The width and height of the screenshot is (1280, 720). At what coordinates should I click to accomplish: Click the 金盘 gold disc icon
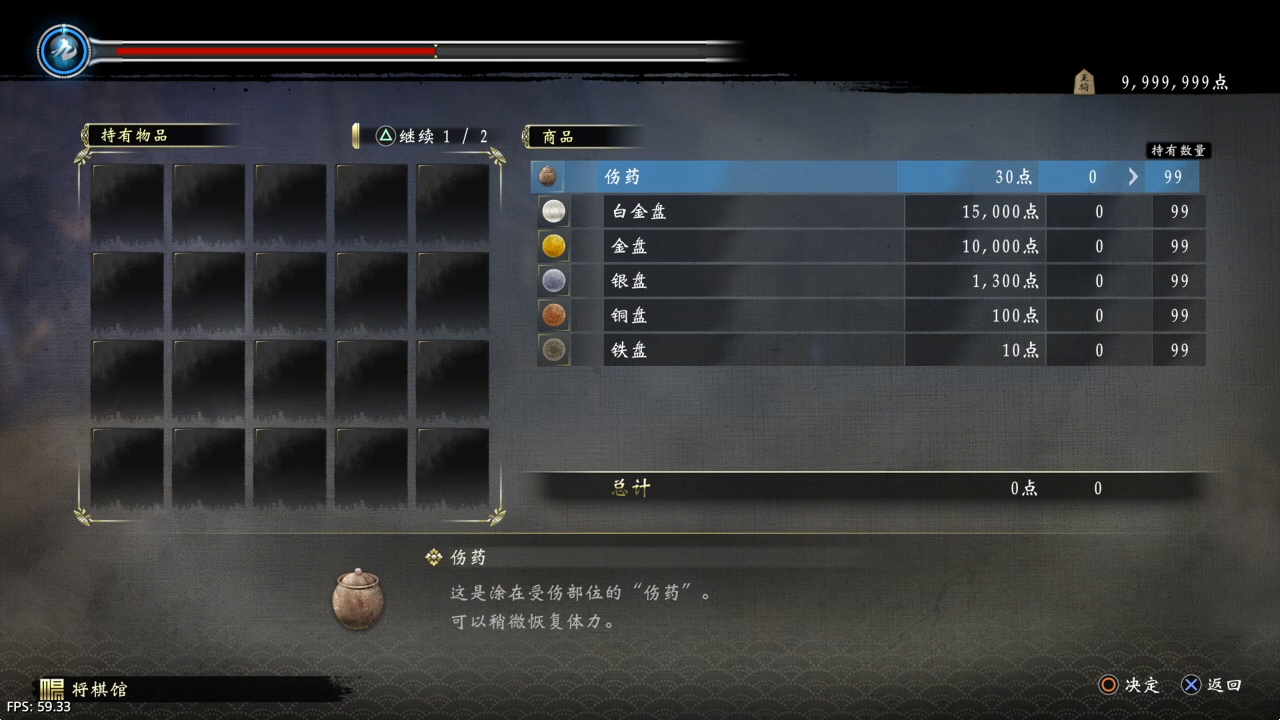[553, 246]
